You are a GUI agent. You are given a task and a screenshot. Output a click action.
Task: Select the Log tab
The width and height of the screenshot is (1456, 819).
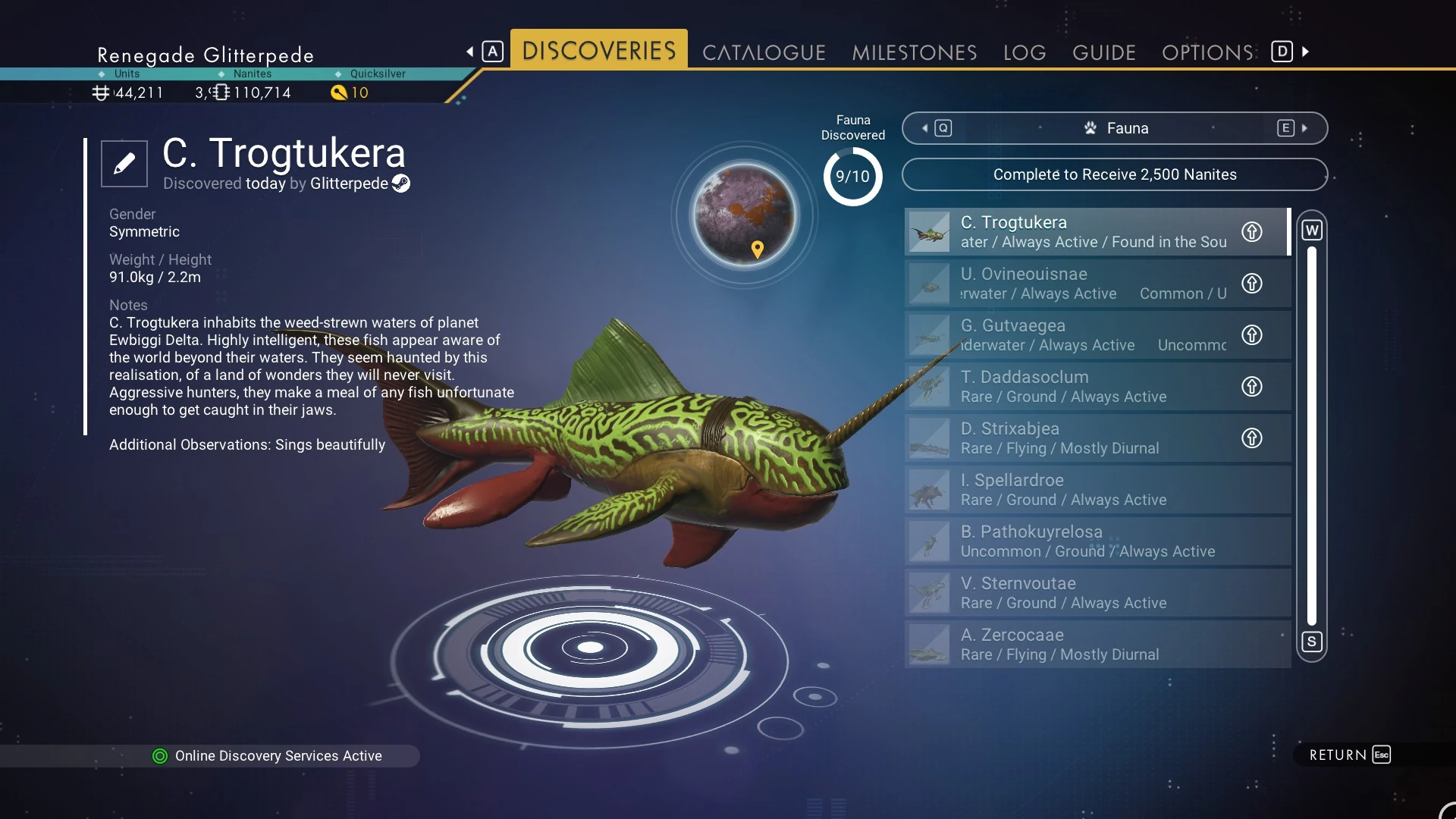(1024, 52)
